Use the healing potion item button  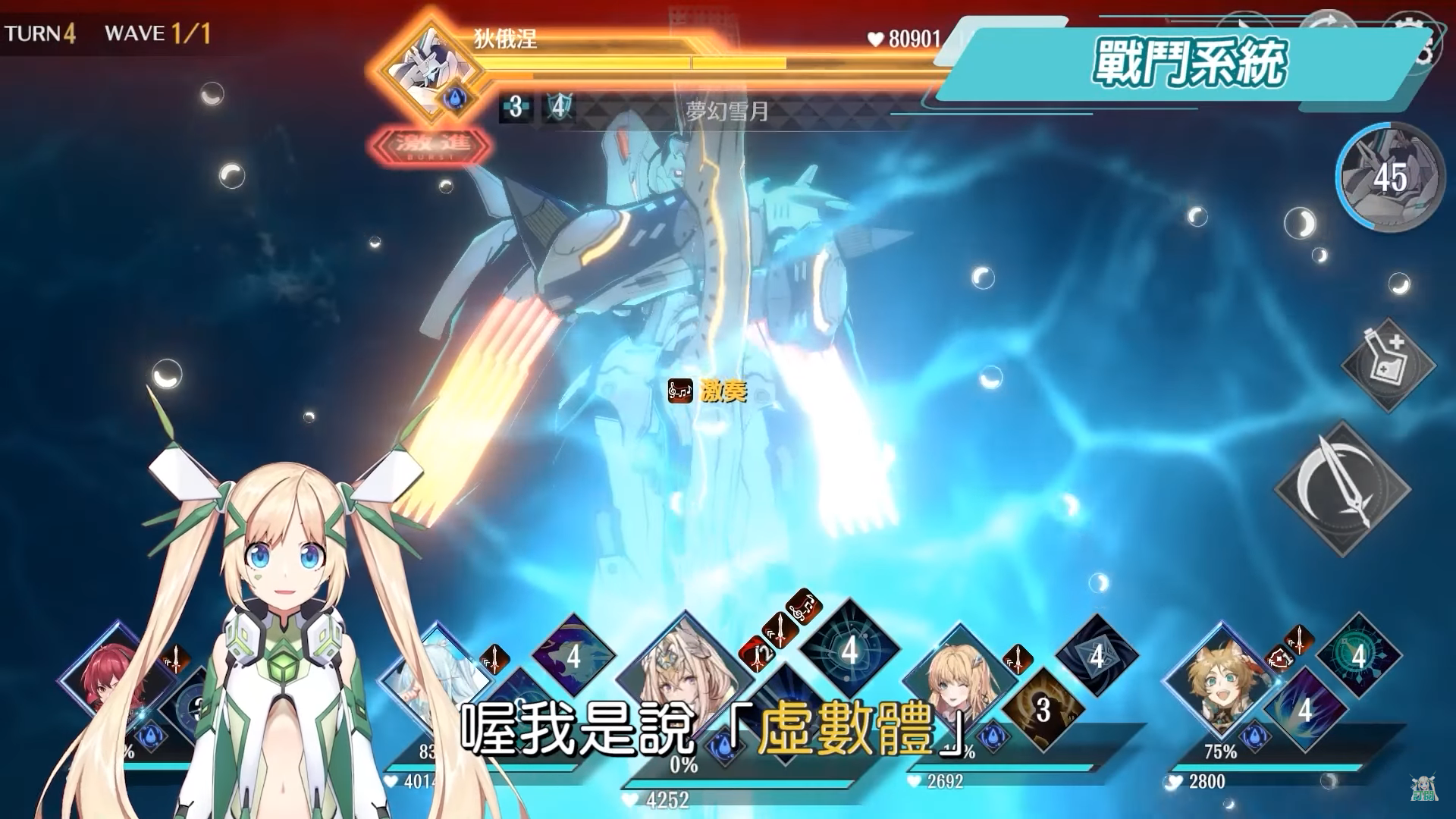pyautogui.click(x=1388, y=364)
